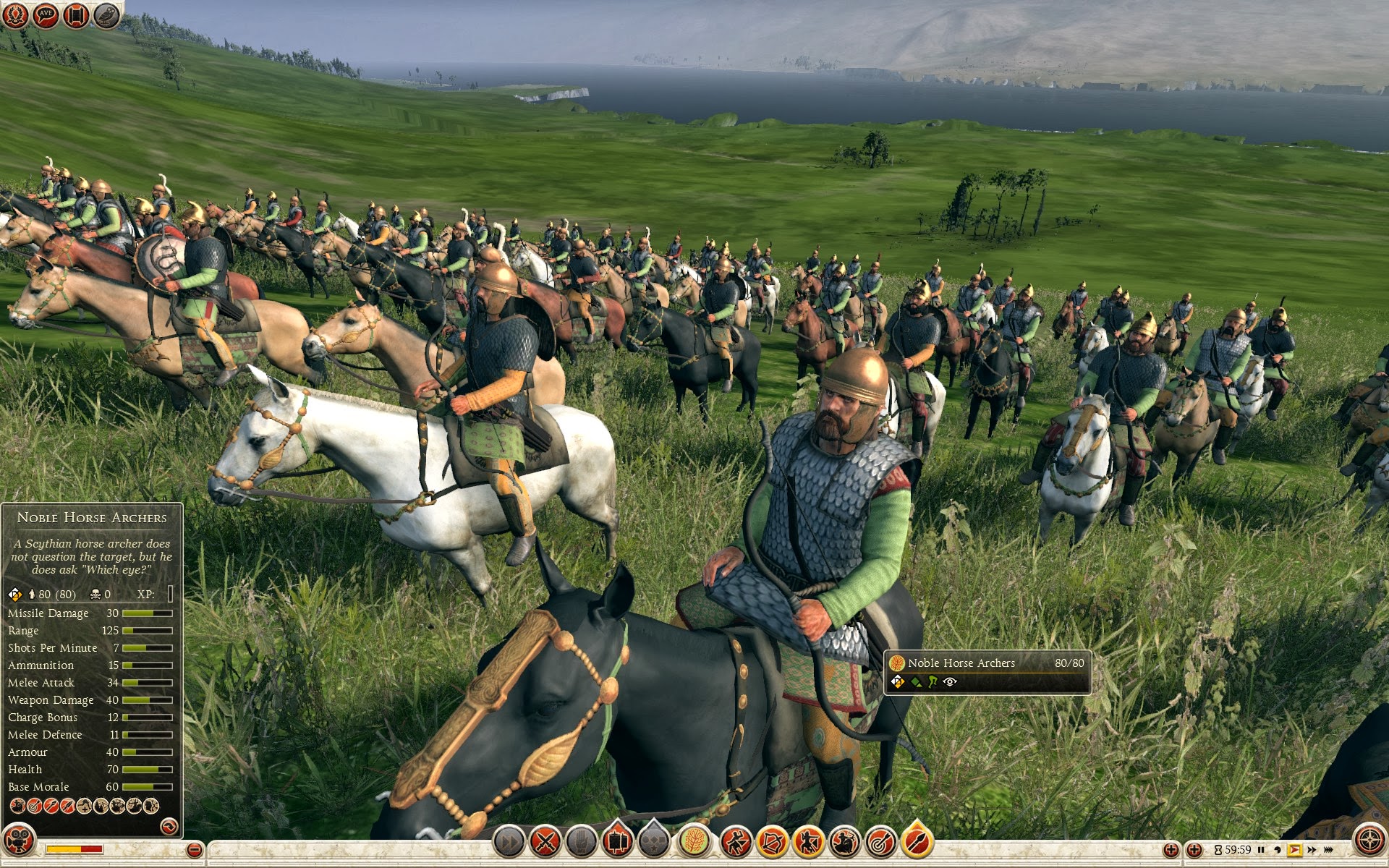
Task: Toggle melee mode crossed swords button
Action: tap(545, 842)
